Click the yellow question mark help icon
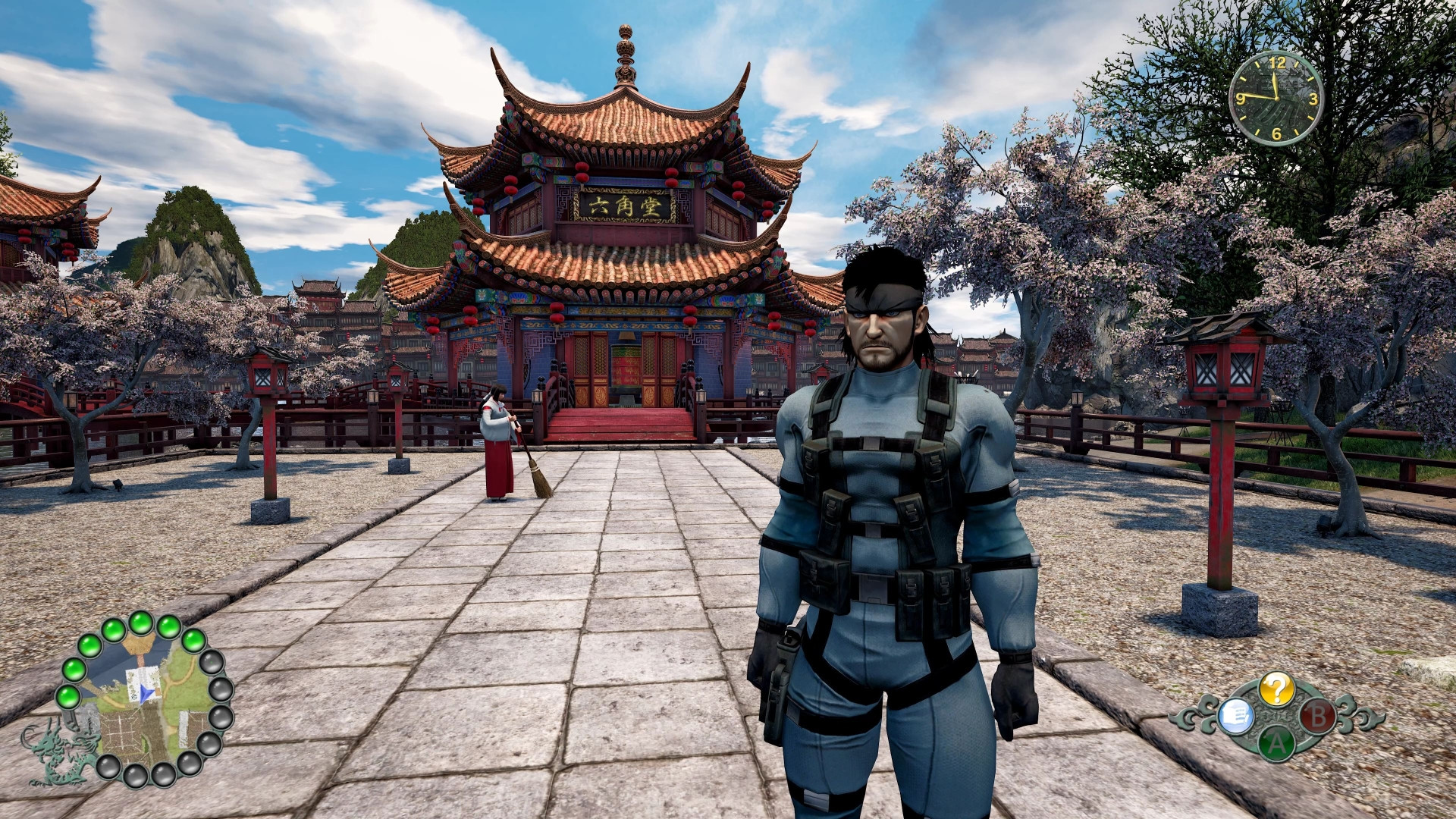1456x819 pixels. (x=1278, y=690)
